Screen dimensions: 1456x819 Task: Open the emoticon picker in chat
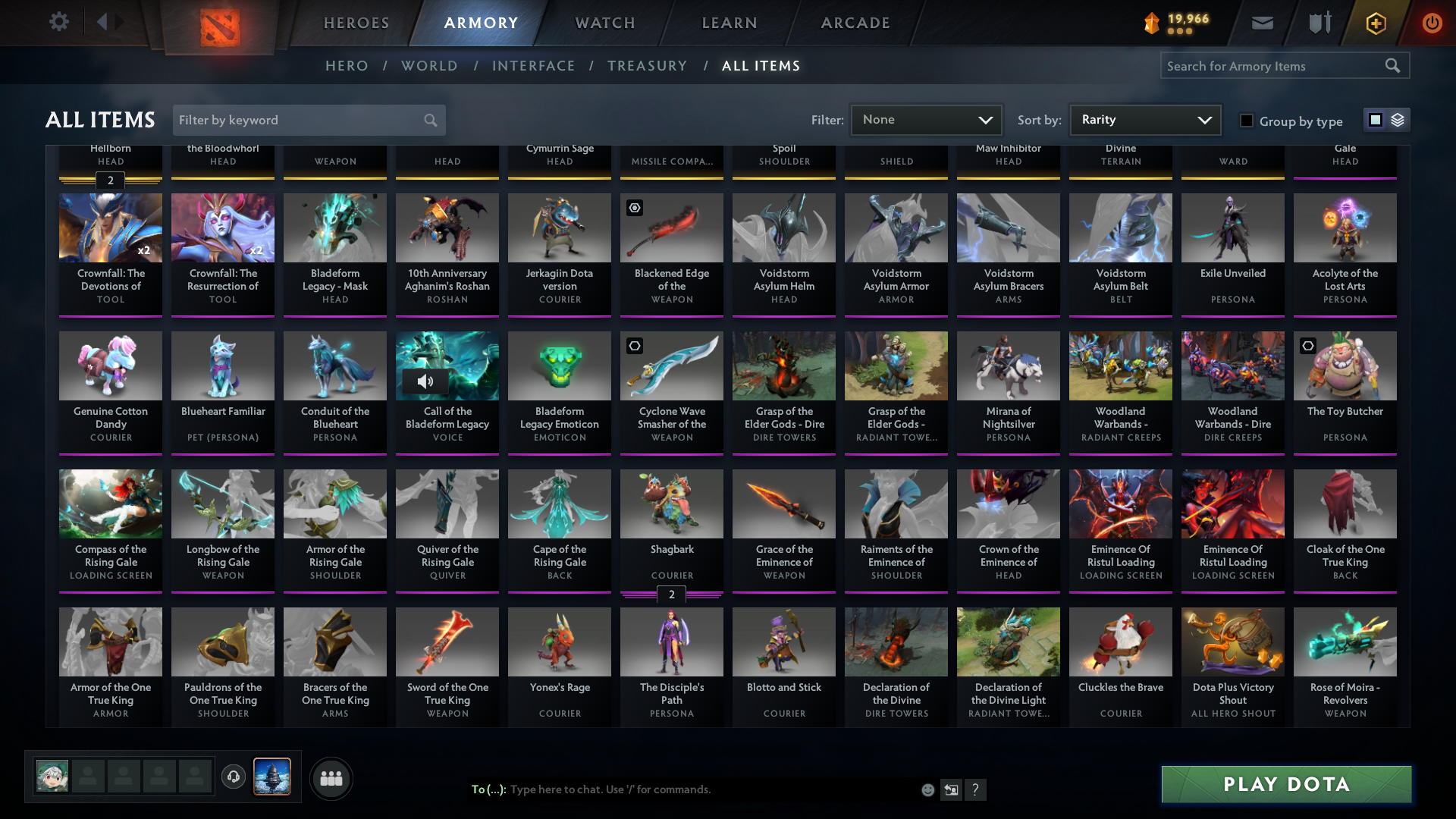point(927,789)
